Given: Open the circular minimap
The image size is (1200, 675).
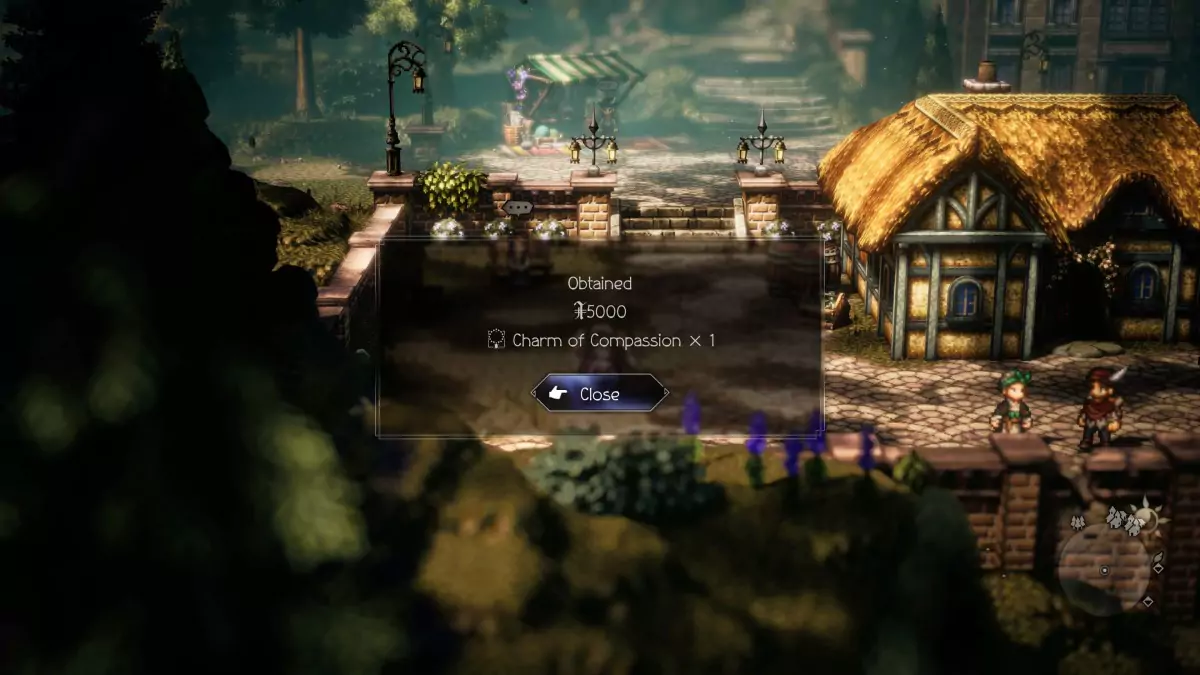Looking at the screenshot, I should point(1106,567).
